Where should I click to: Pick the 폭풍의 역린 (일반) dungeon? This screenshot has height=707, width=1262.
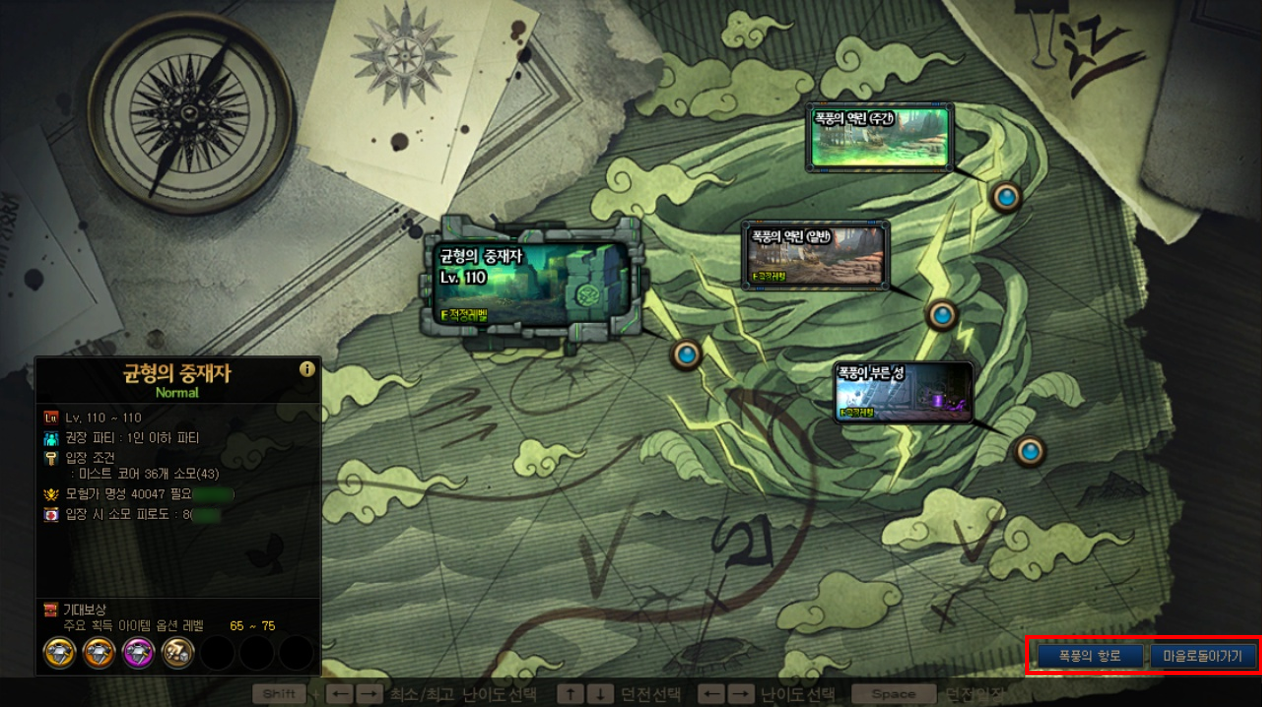point(816,254)
